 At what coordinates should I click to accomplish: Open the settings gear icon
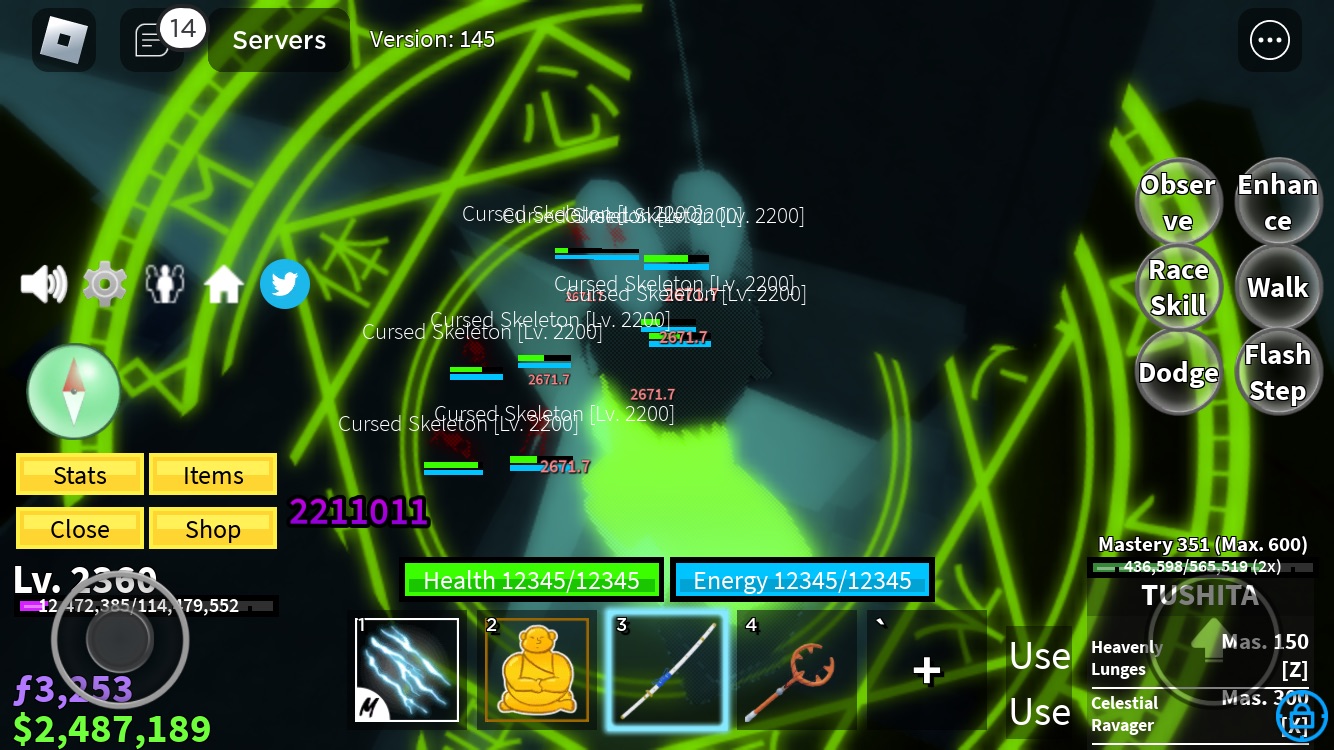point(105,284)
